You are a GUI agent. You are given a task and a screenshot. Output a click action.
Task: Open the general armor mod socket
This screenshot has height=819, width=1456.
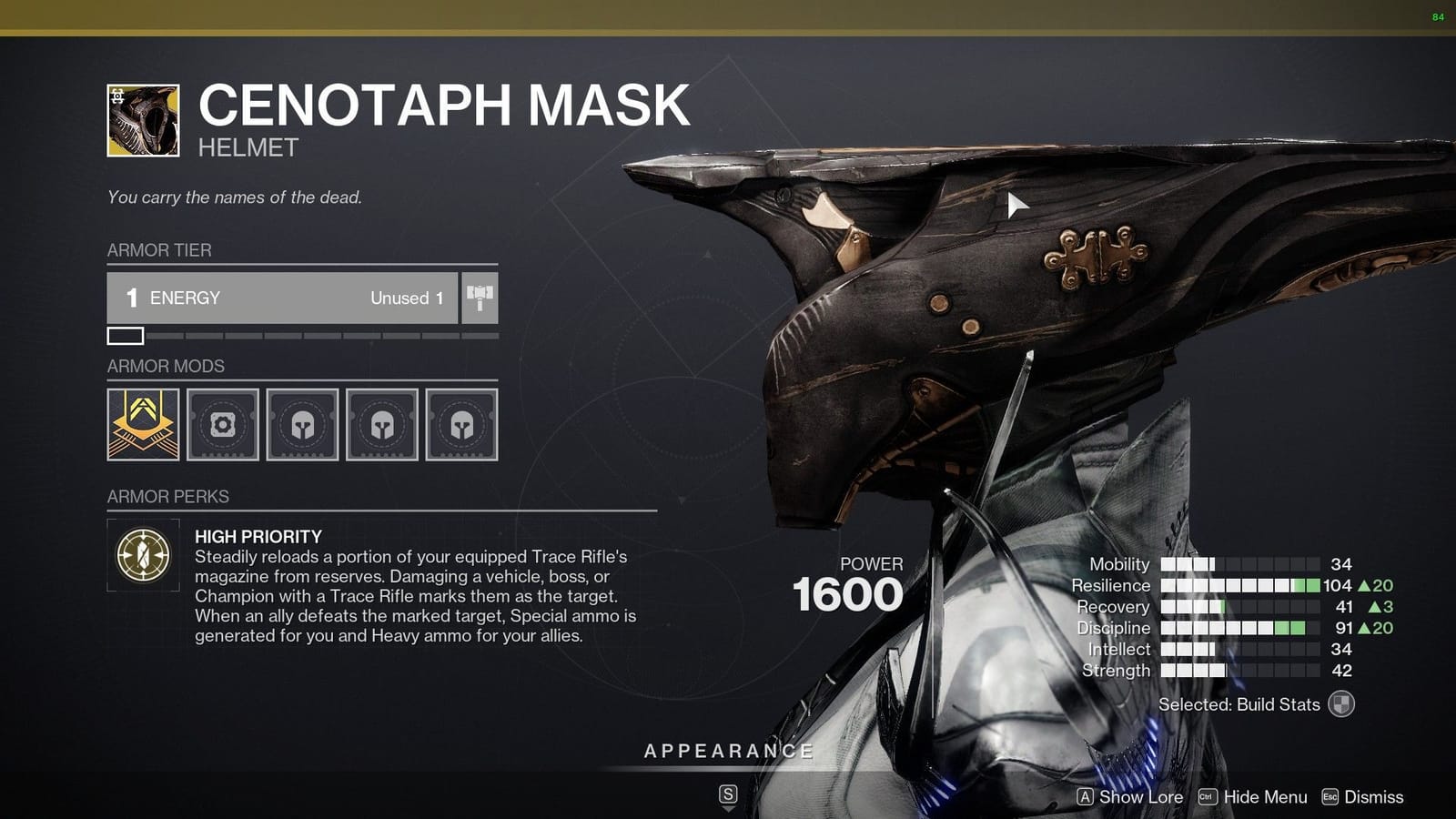(222, 424)
